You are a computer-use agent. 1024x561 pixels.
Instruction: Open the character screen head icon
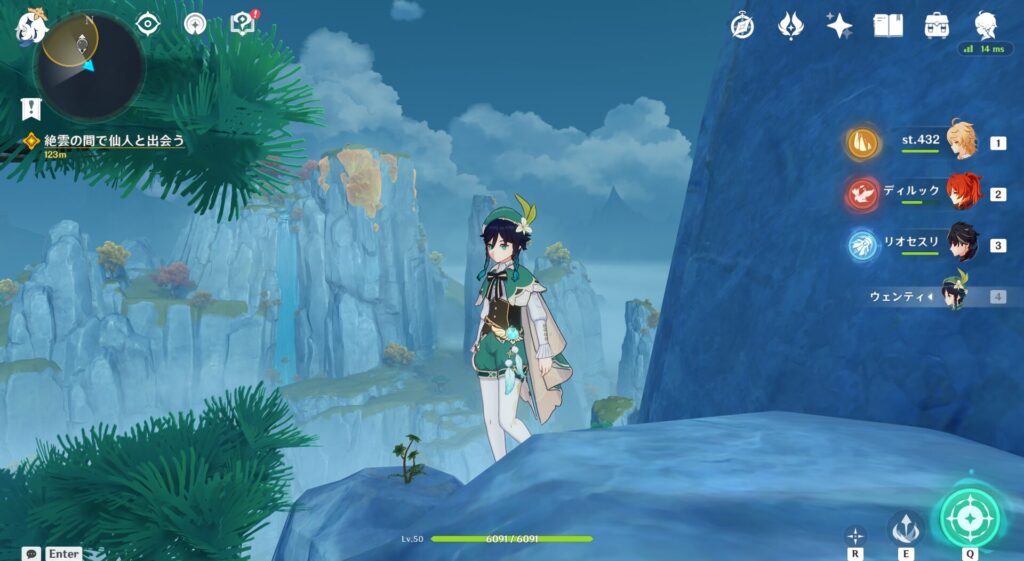986,26
